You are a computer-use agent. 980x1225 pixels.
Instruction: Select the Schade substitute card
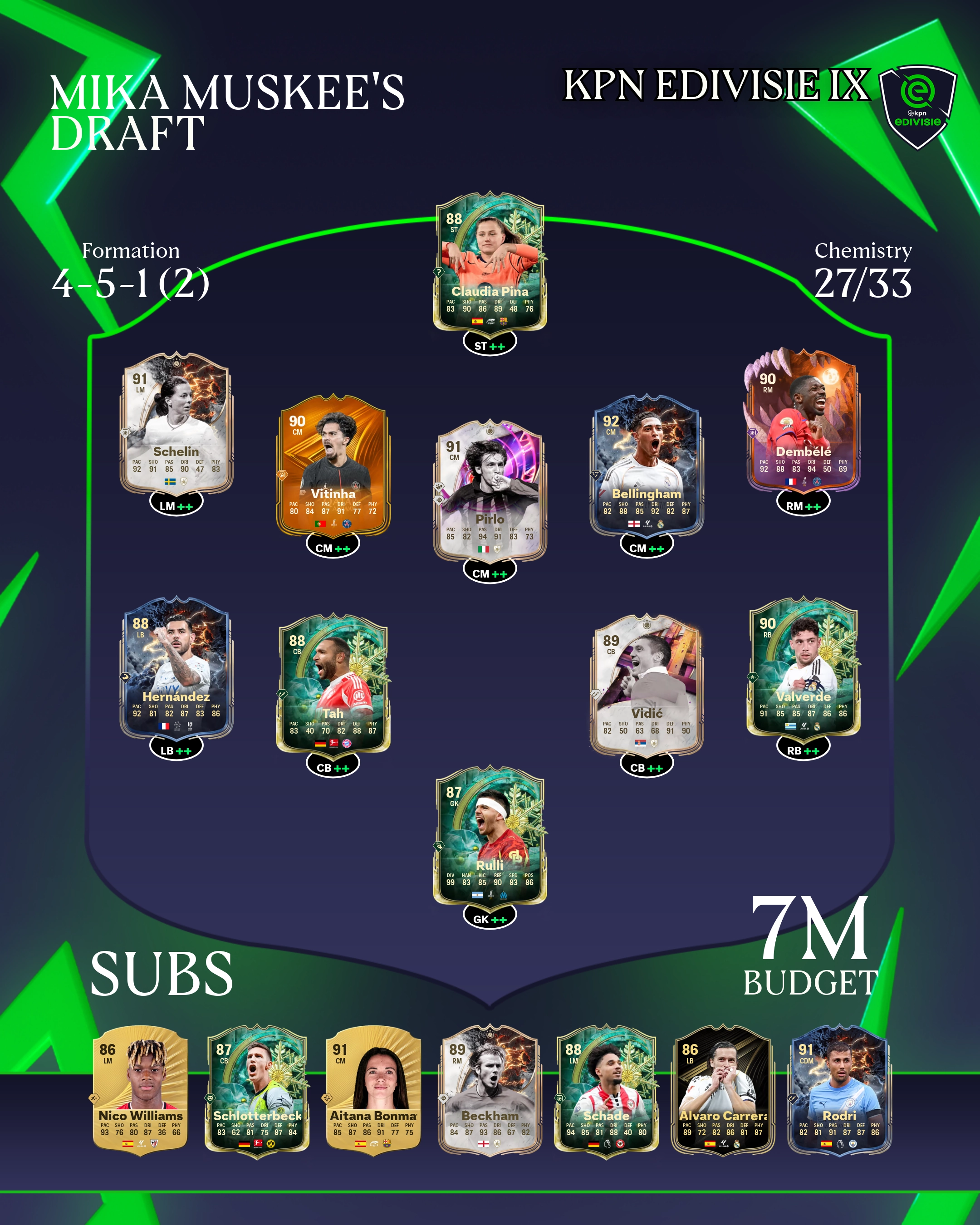coord(606,1090)
